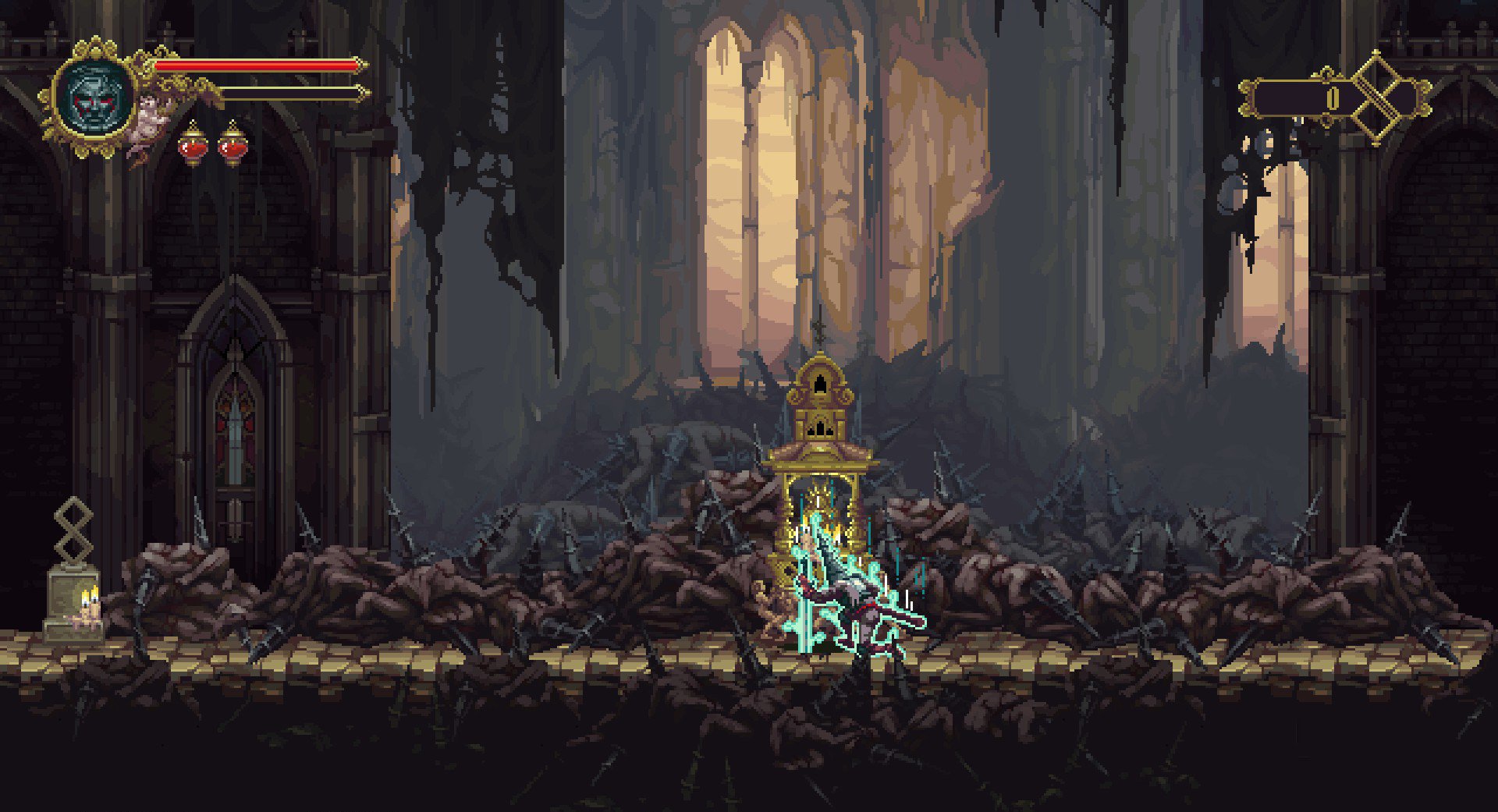Click the golden Prie Dieu shrine canopy
Viewport: 1498px width, 812px height.
tap(819, 452)
